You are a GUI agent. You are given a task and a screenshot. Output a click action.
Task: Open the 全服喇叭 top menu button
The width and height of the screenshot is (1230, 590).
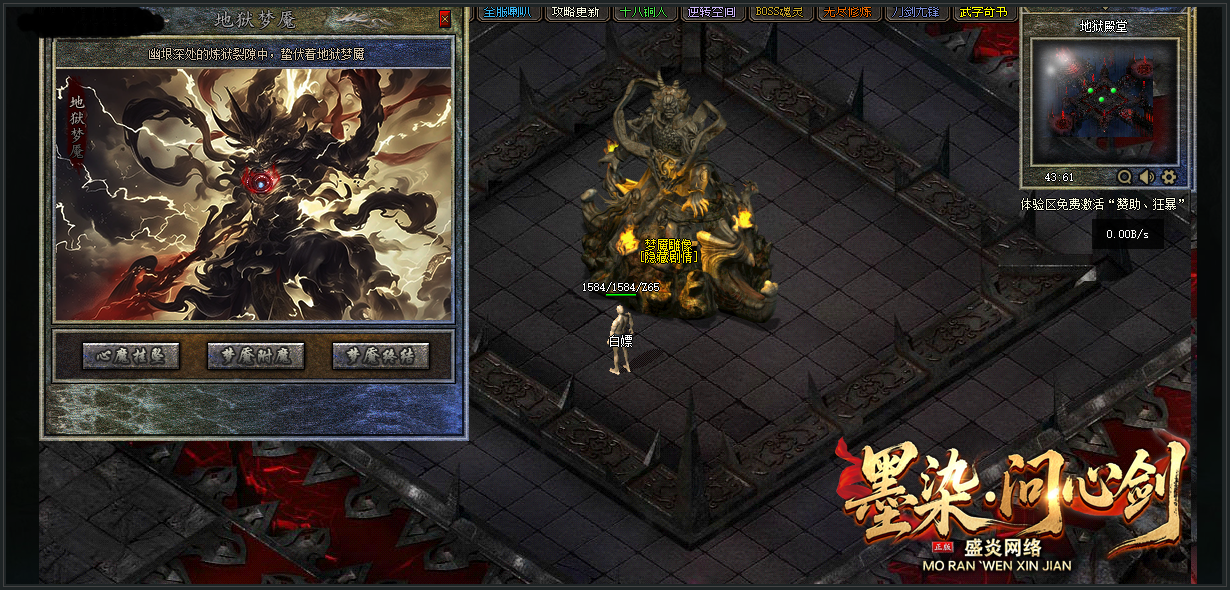point(510,12)
